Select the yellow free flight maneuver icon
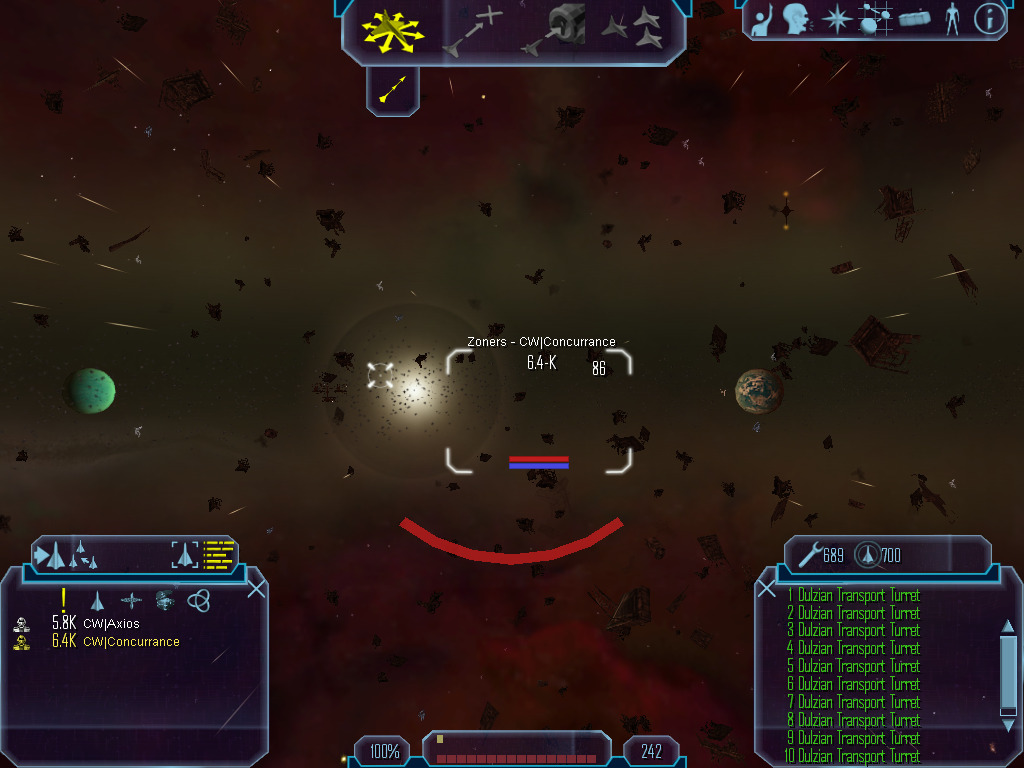Viewport: 1024px width, 768px height. click(x=392, y=30)
